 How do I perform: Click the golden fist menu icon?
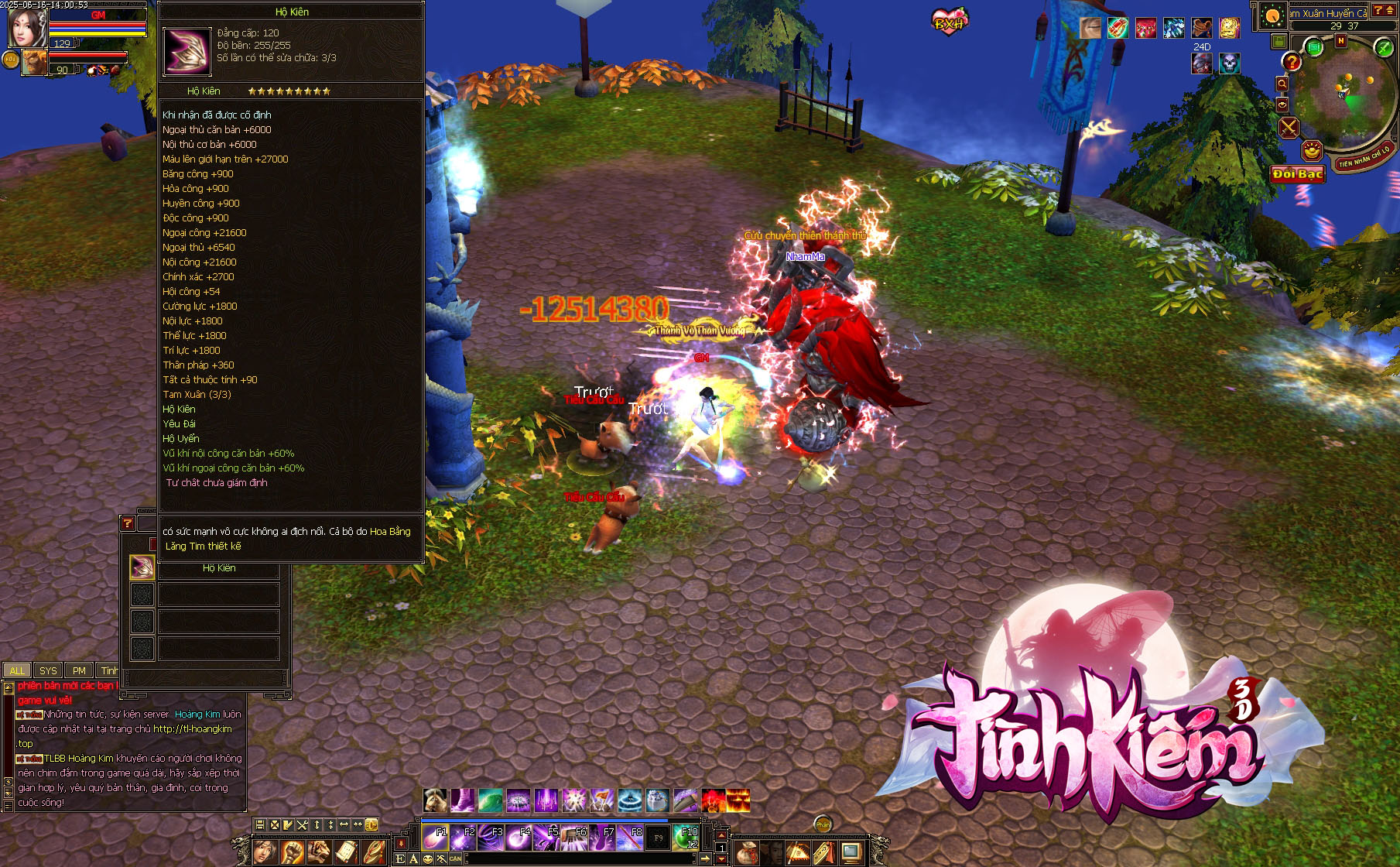(292, 852)
